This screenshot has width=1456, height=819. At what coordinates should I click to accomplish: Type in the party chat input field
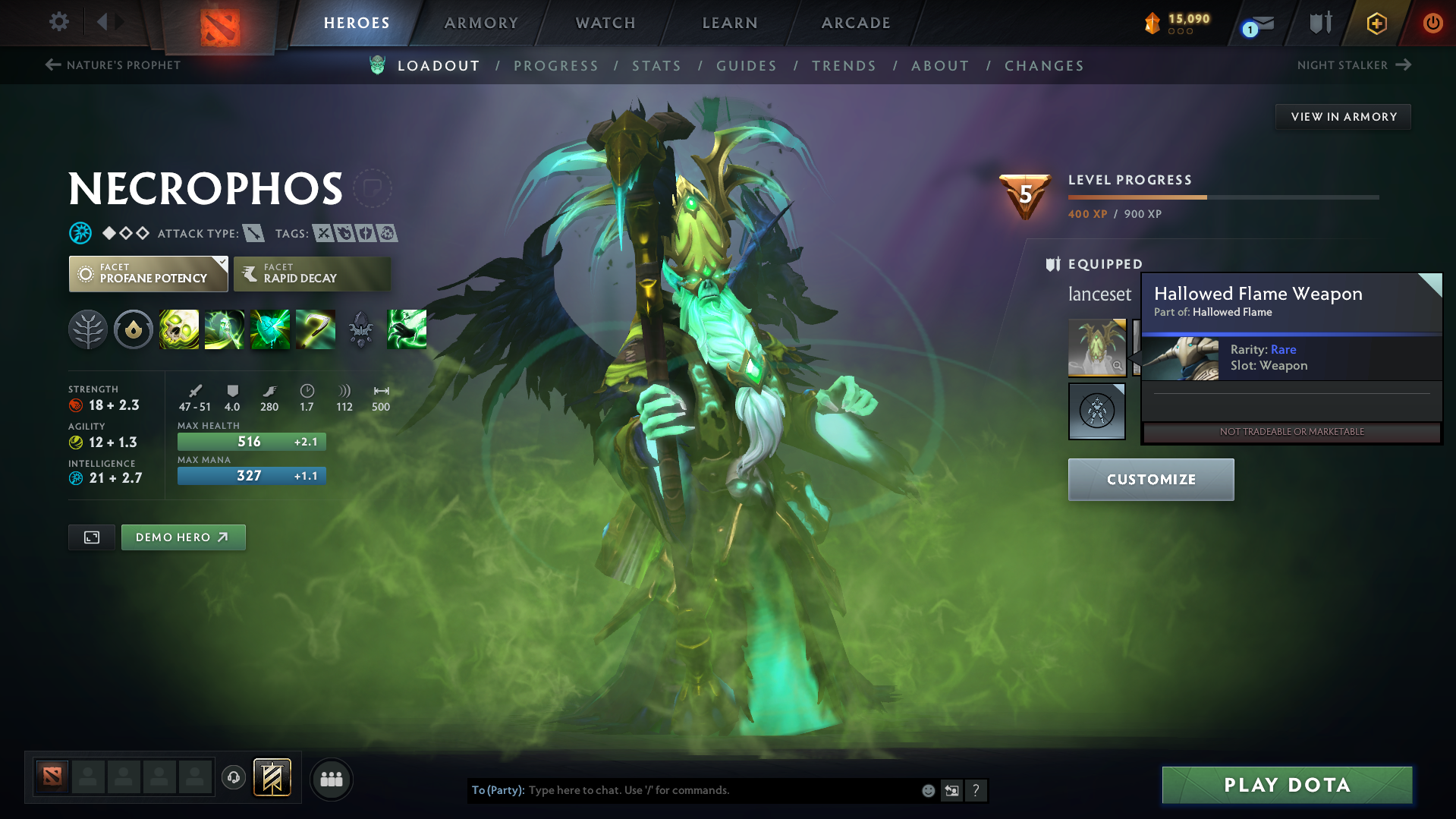683,790
